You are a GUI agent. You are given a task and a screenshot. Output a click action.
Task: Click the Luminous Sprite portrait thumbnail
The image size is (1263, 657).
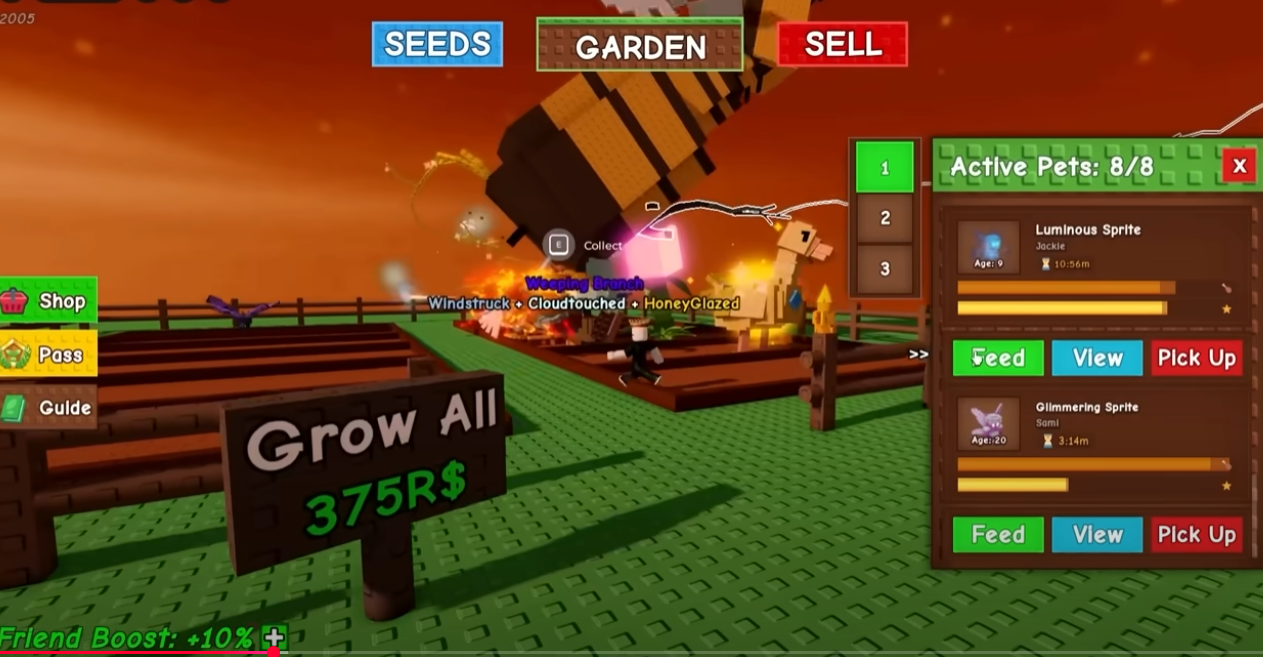pyautogui.click(x=988, y=247)
